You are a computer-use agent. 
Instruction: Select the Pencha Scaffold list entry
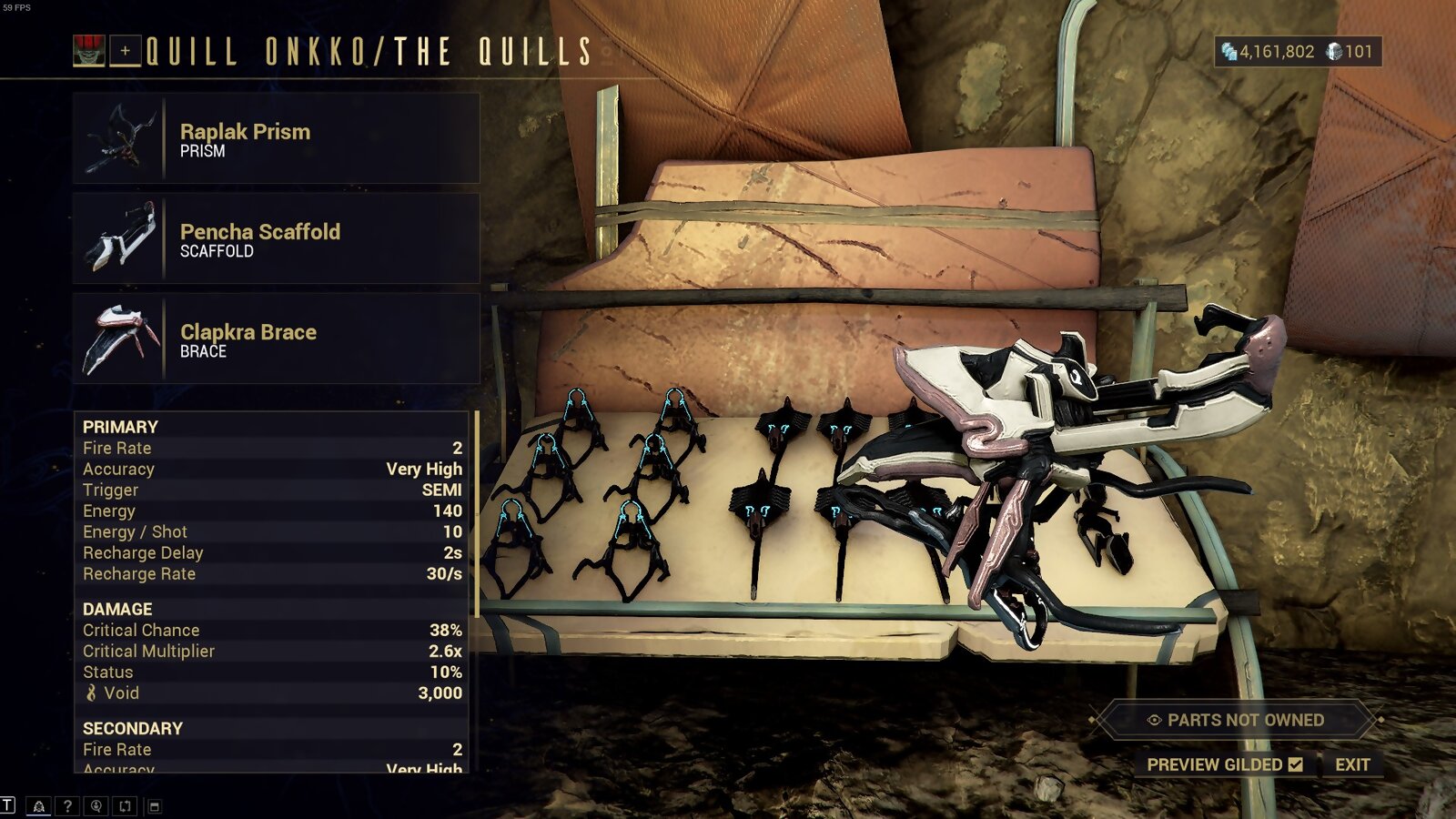273,237
